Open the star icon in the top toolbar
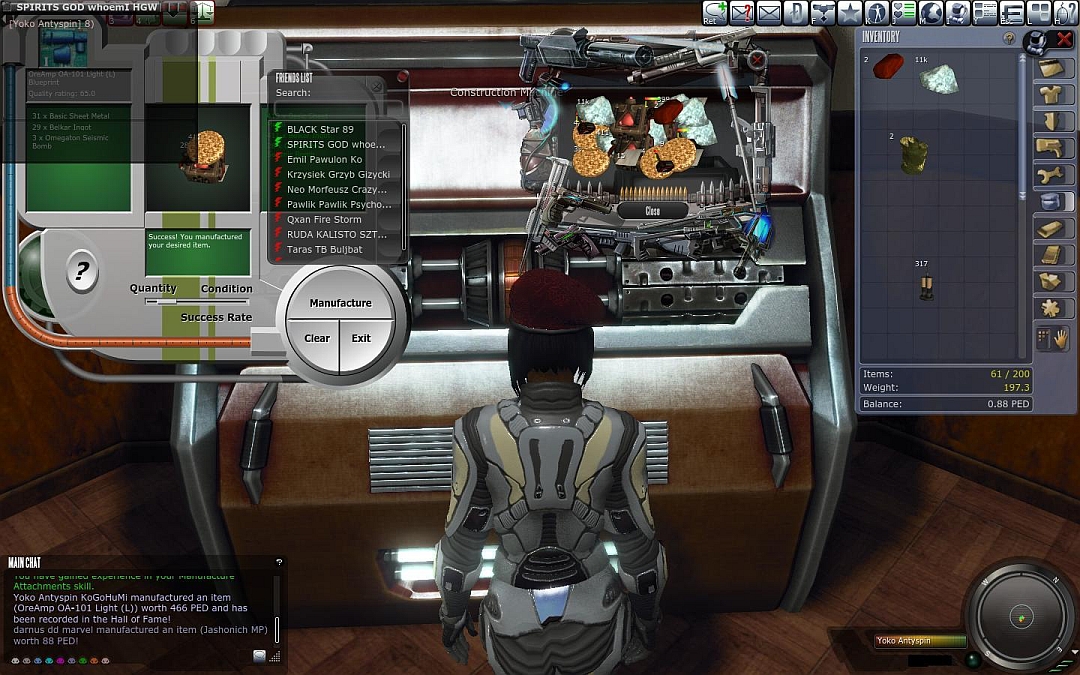This screenshot has height=675, width=1080. pyautogui.click(x=849, y=12)
